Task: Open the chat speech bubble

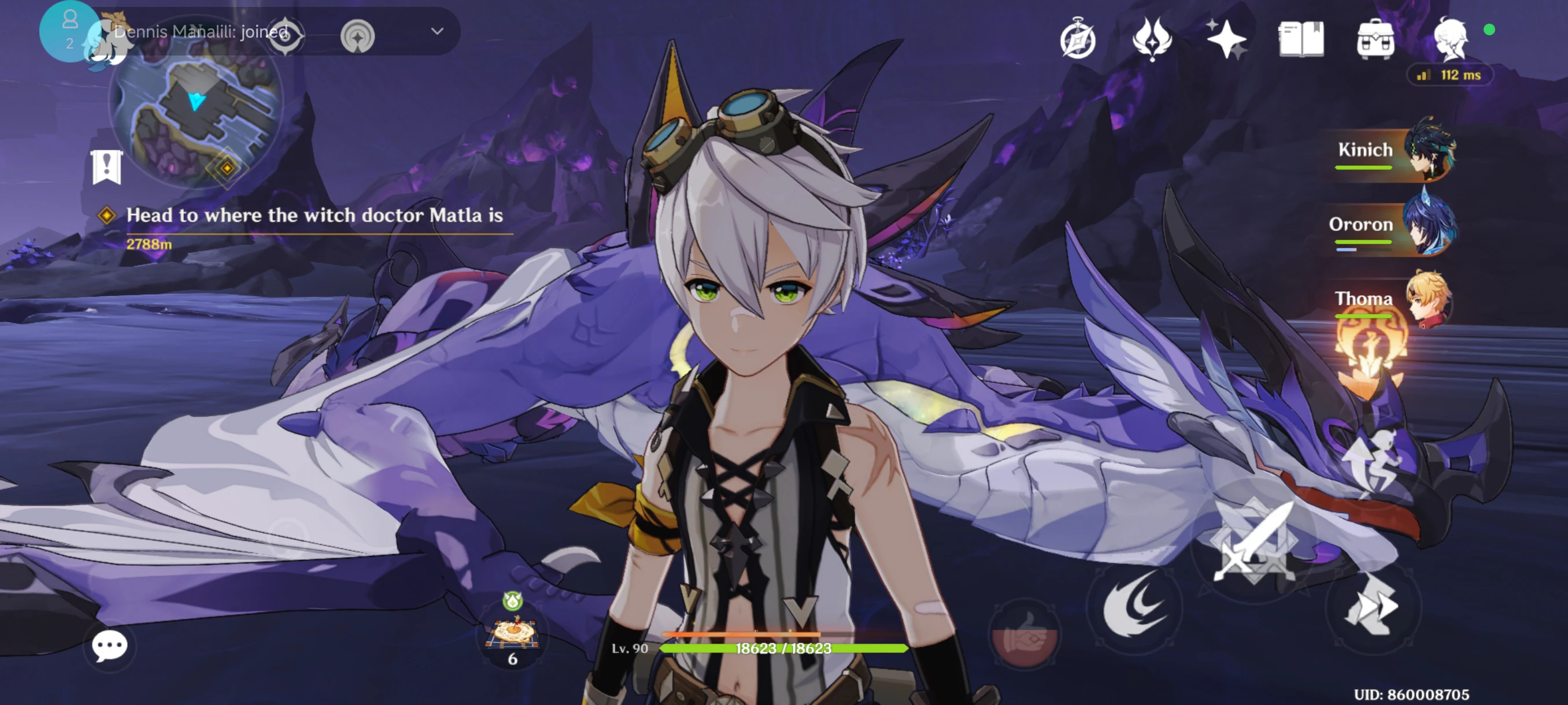Action: pyautogui.click(x=110, y=645)
